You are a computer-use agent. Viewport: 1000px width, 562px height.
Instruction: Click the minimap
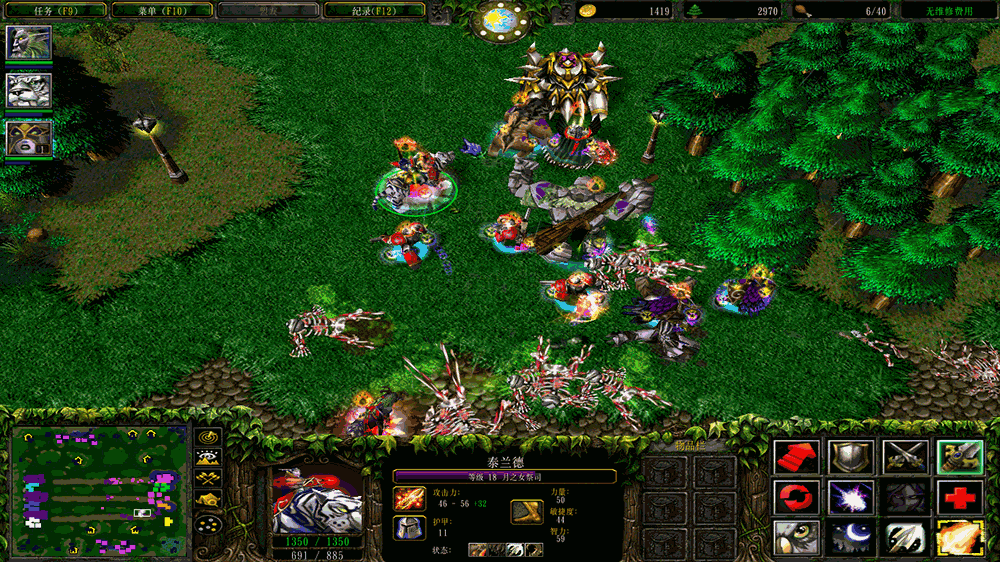tap(99, 489)
